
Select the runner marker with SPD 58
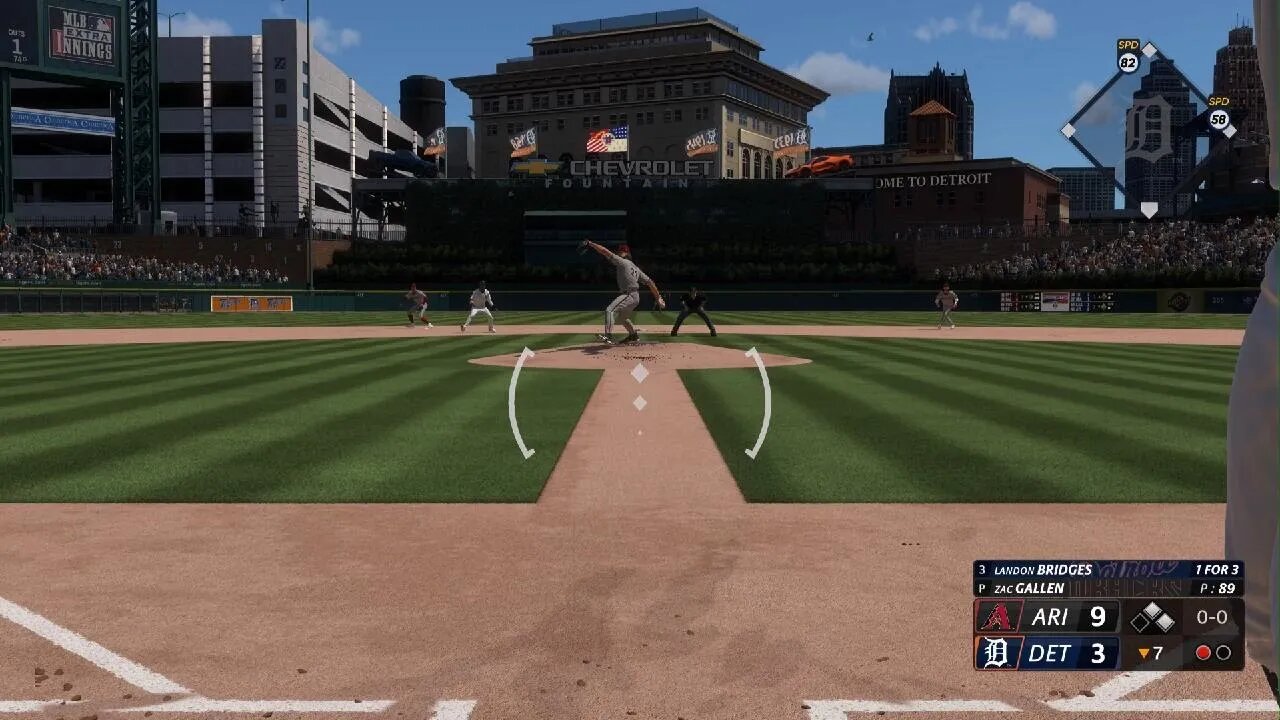[x=1219, y=115]
